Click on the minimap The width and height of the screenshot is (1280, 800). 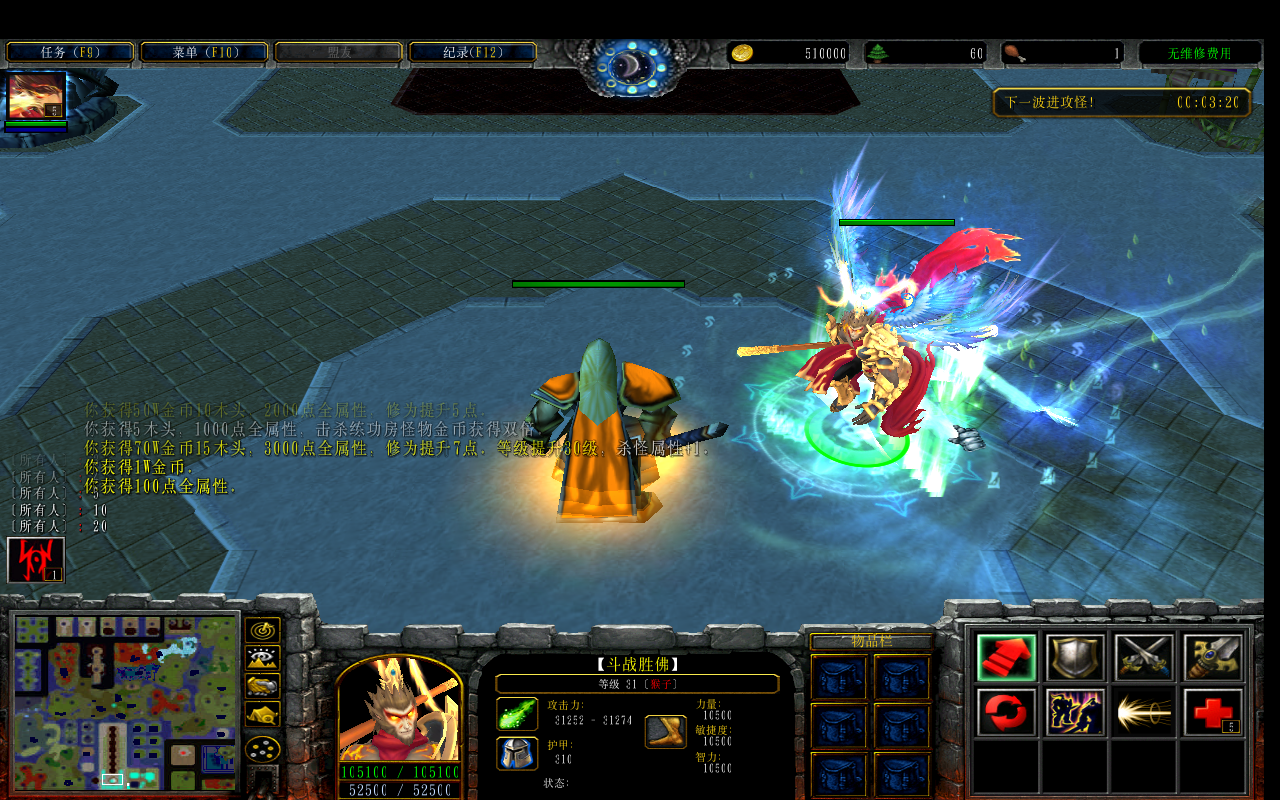126,700
